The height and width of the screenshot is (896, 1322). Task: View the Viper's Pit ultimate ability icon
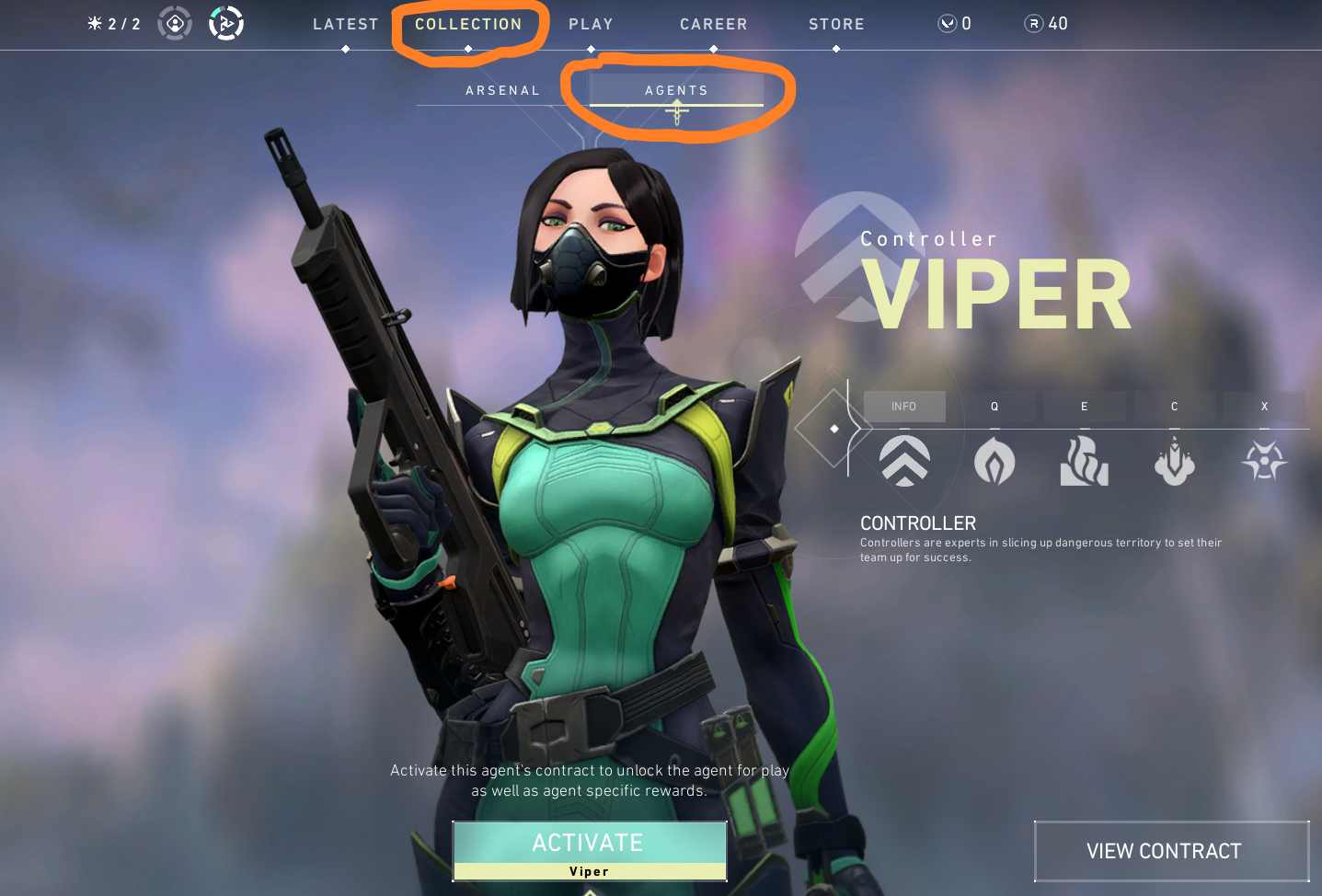pos(1264,461)
